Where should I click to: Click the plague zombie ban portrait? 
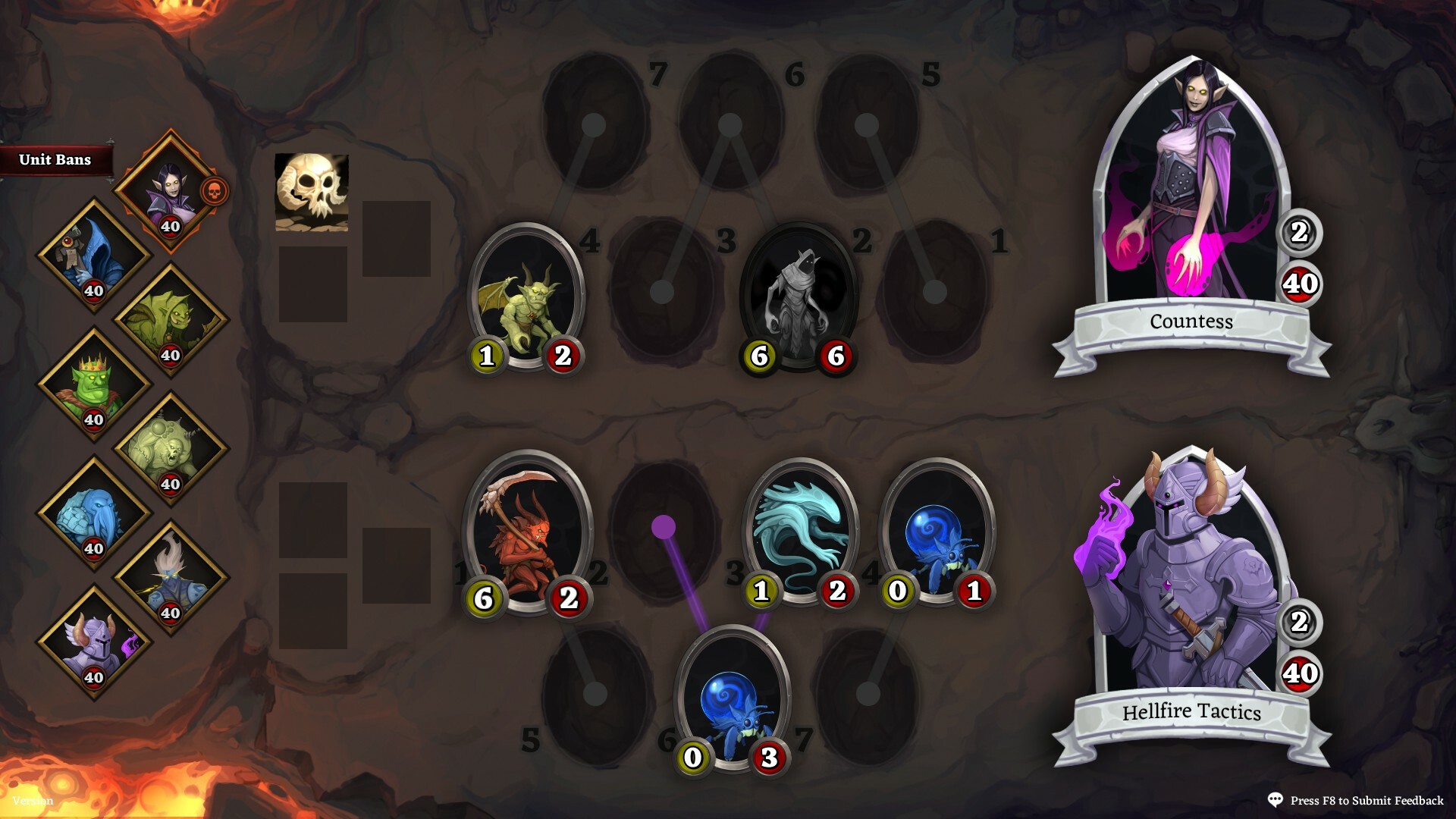[x=171, y=447]
